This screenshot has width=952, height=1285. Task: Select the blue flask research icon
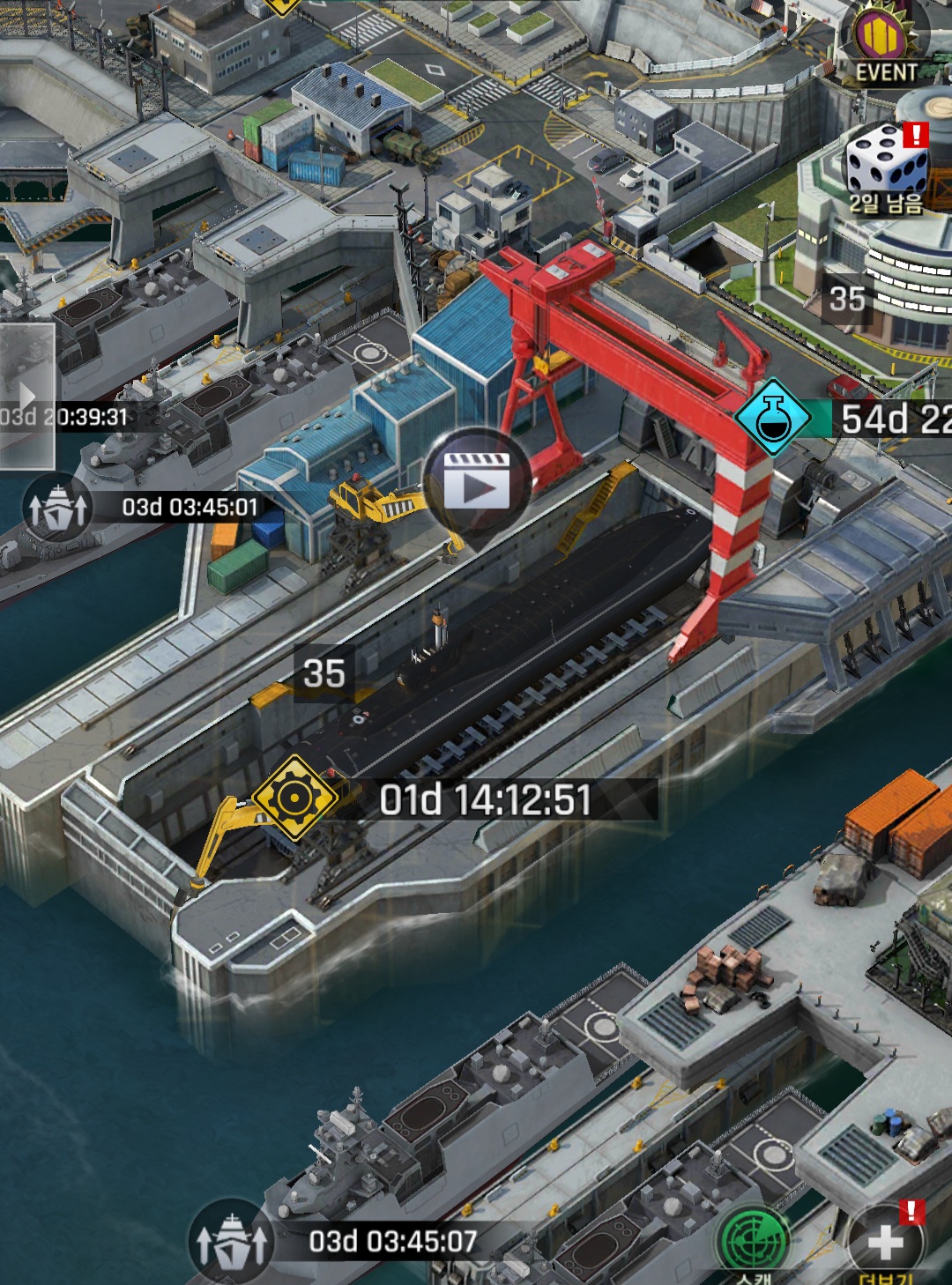(773, 418)
